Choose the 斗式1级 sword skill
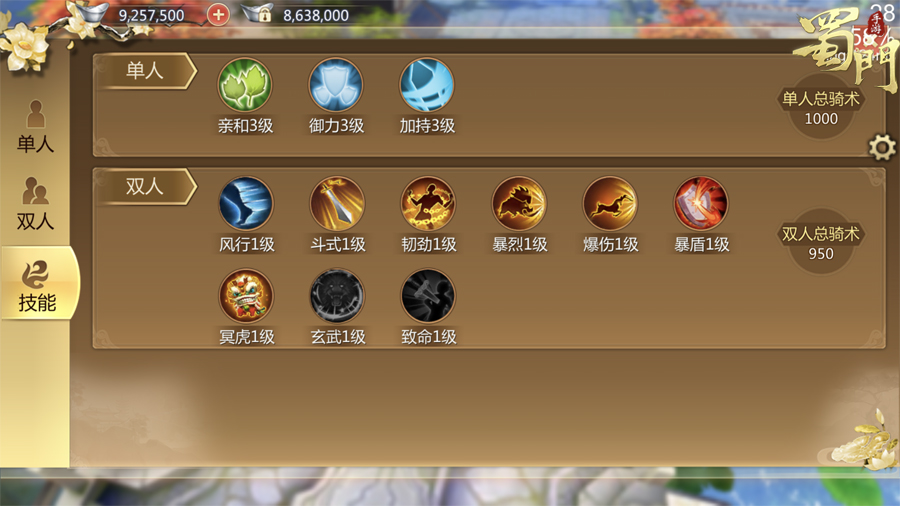The width and height of the screenshot is (900, 506). (x=336, y=204)
